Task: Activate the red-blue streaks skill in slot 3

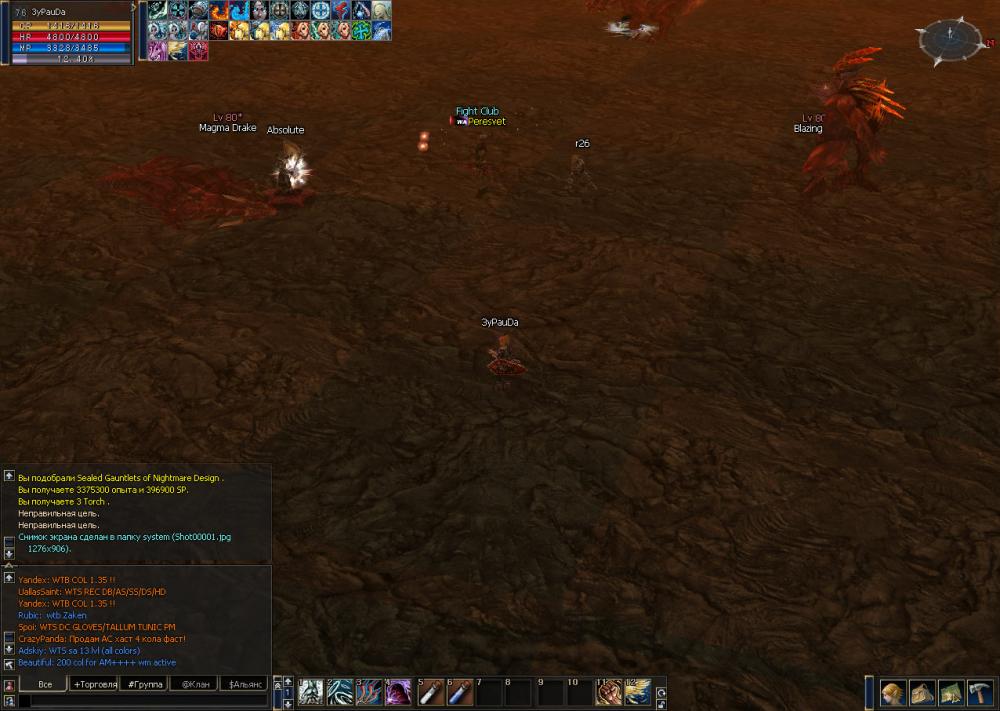Action: 369,692
